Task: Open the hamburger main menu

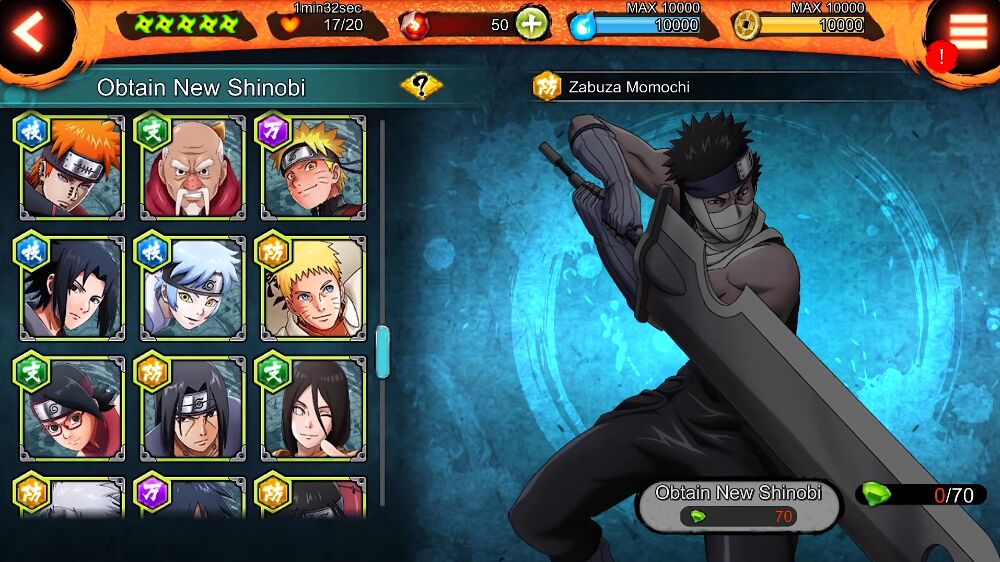Action: 967,31
